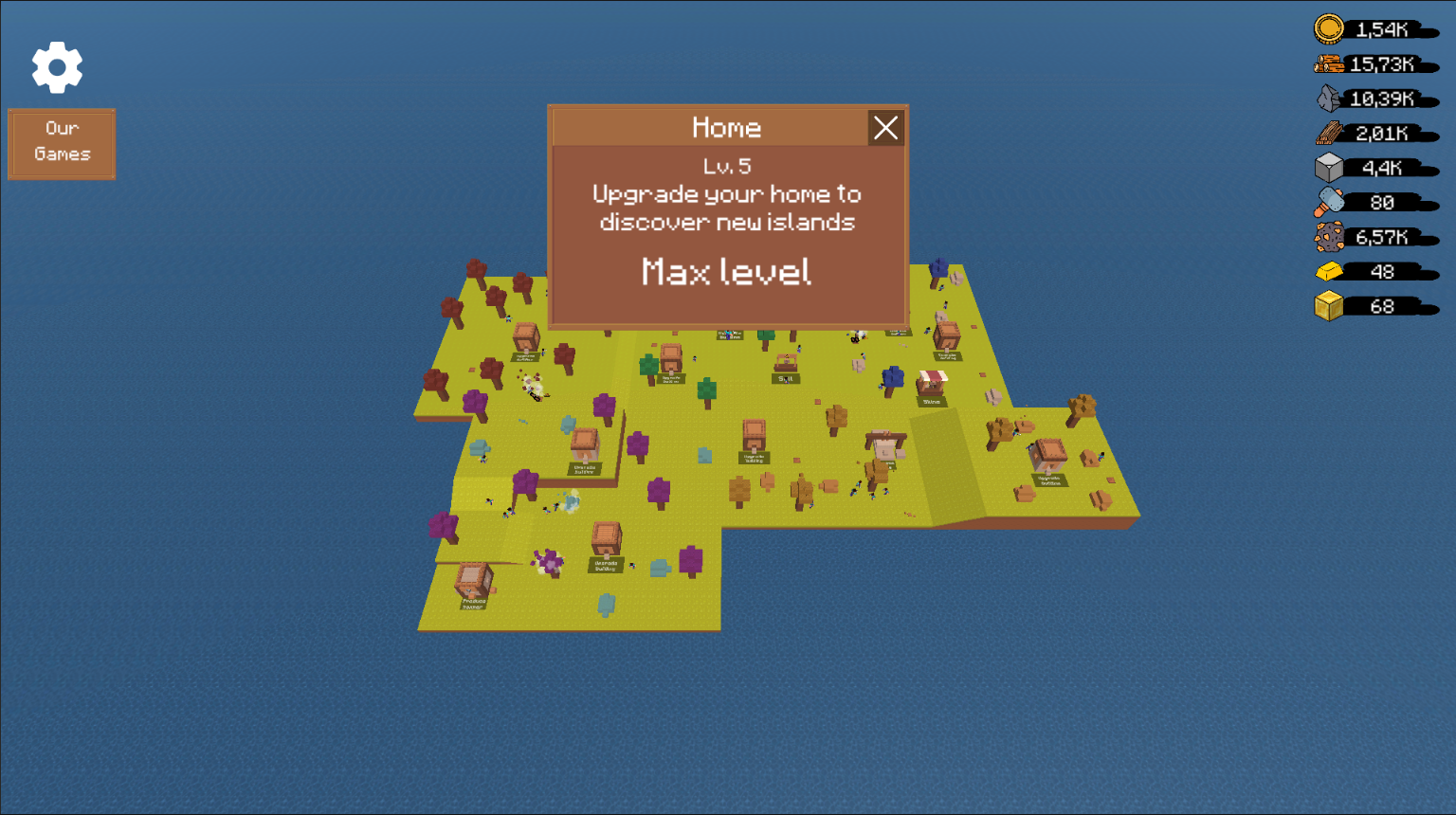Click the wood logs resource icon
The height and width of the screenshot is (815, 1456).
1329,63
